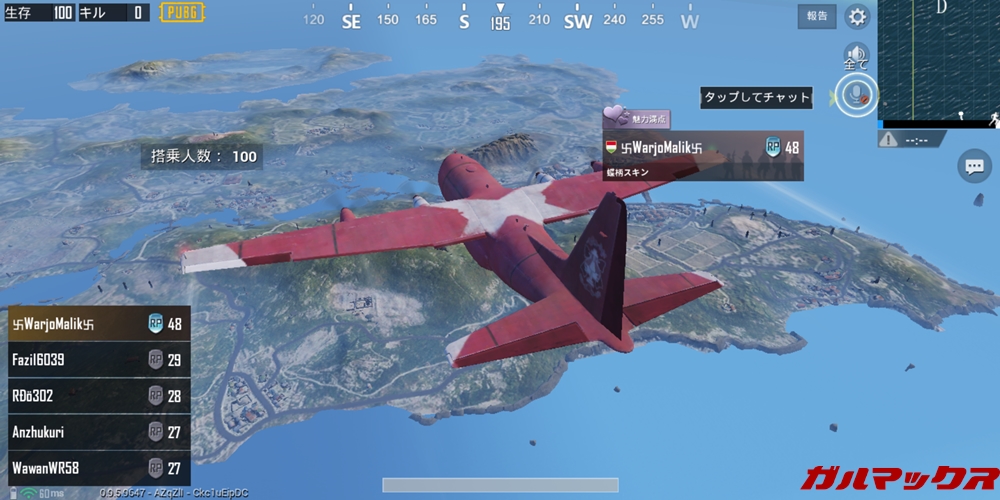
Task: Open the minimap
Action: [x=938, y=60]
